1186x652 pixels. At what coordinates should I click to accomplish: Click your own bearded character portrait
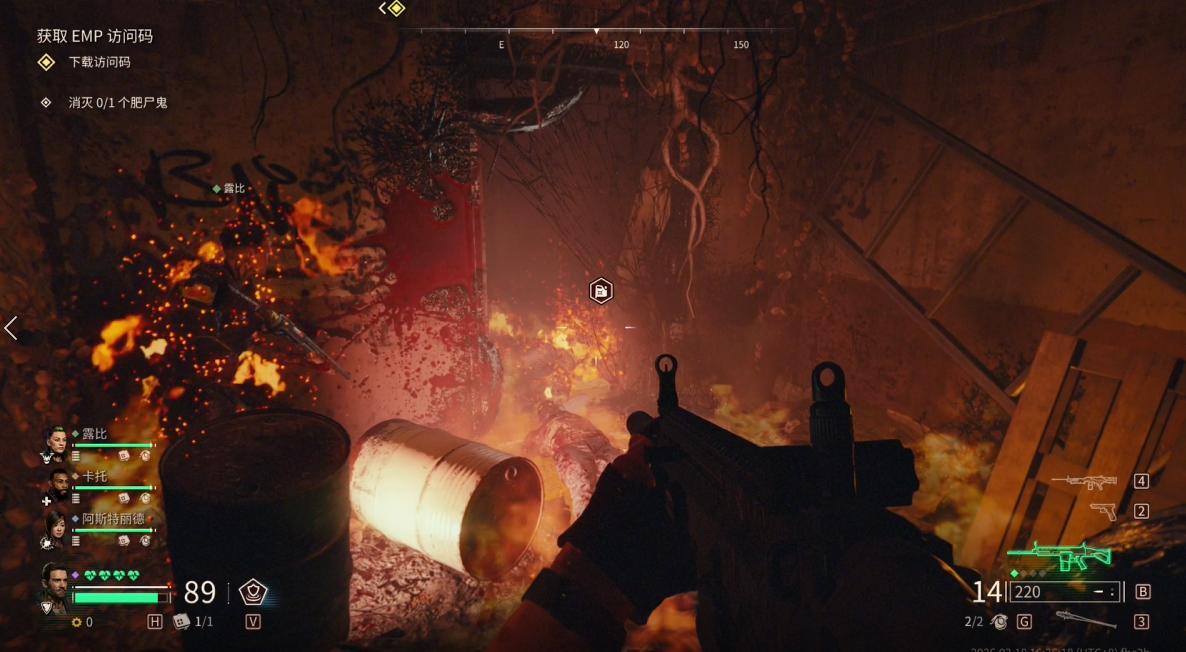click(x=55, y=585)
